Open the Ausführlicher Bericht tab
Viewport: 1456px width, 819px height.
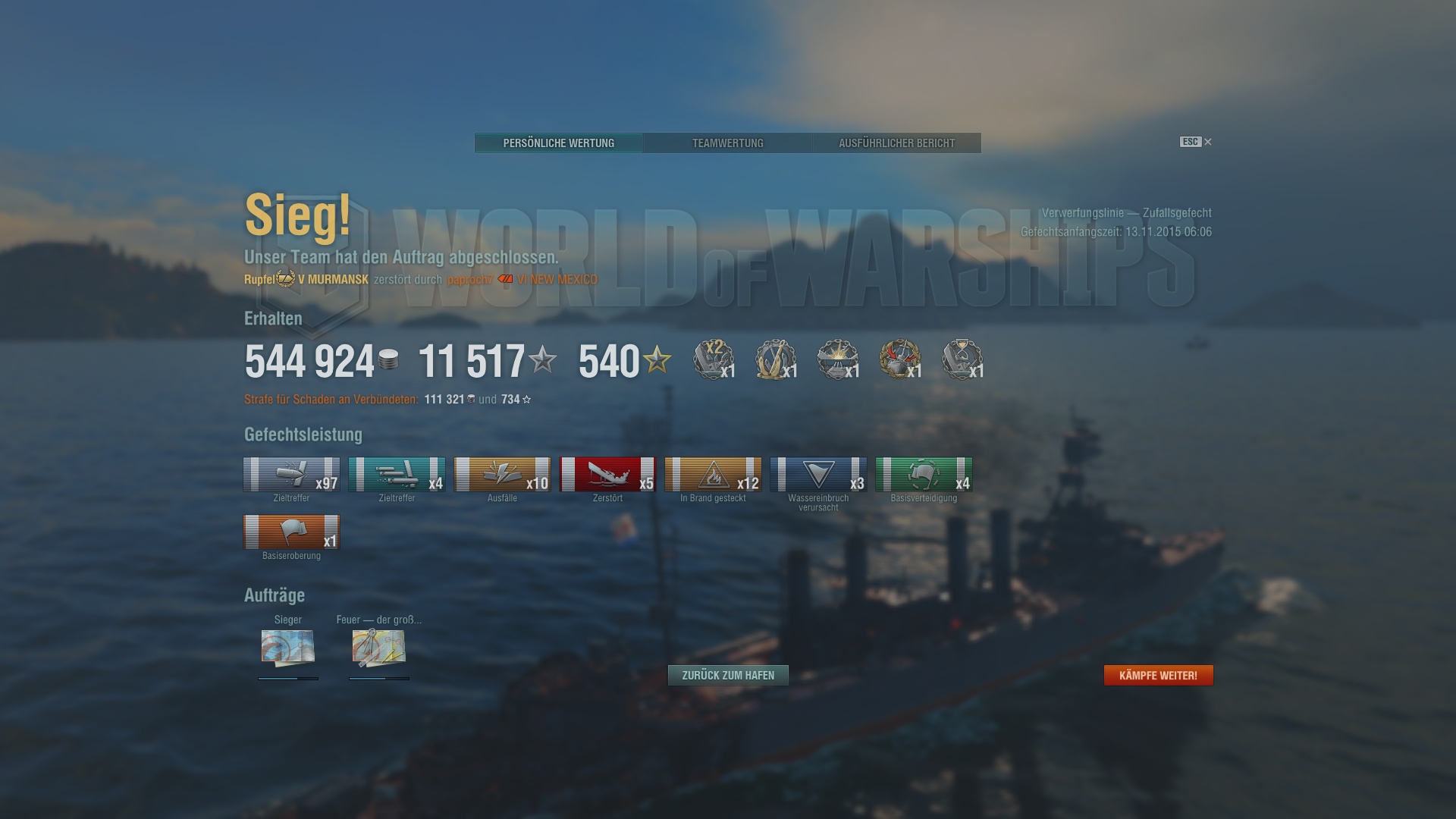(x=896, y=143)
